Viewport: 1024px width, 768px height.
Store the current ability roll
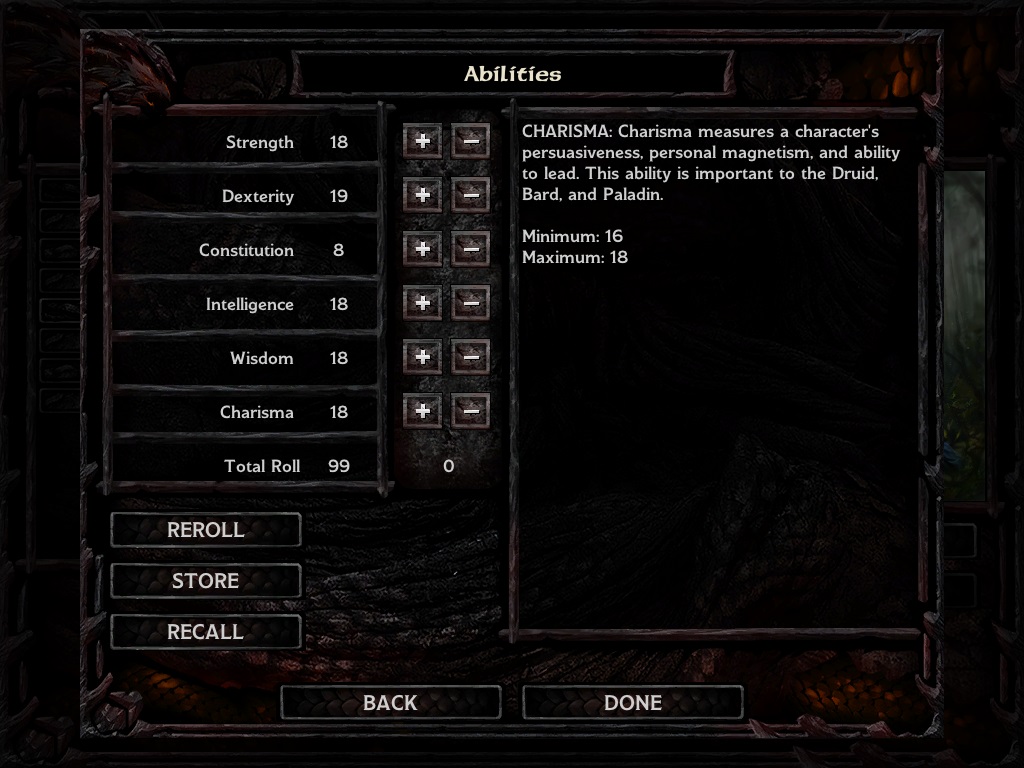205,581
